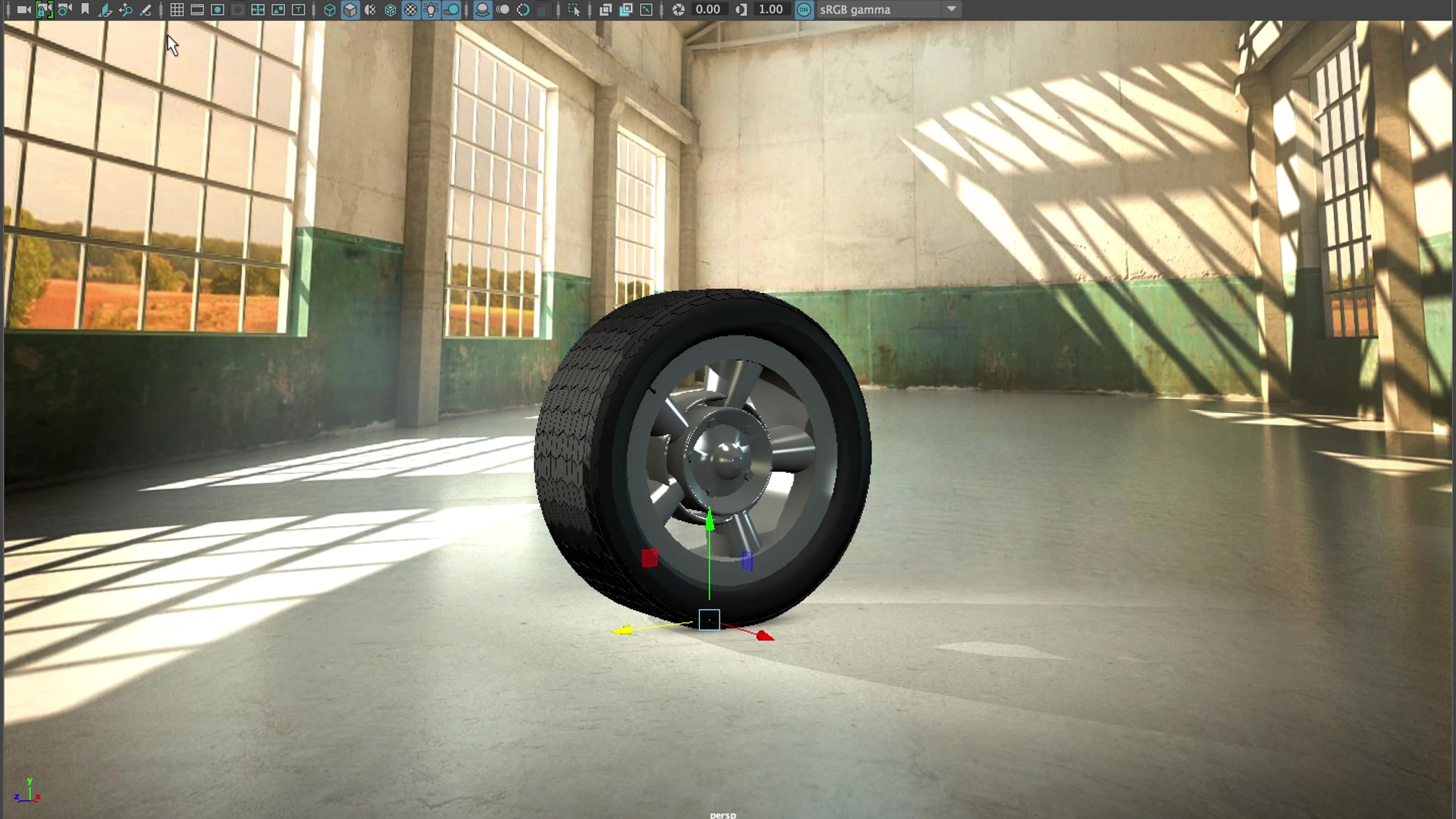Open the sRGB gamma dropdown
The height and width of the screenshot is (819, 1456).
click(x=951, y=9)
